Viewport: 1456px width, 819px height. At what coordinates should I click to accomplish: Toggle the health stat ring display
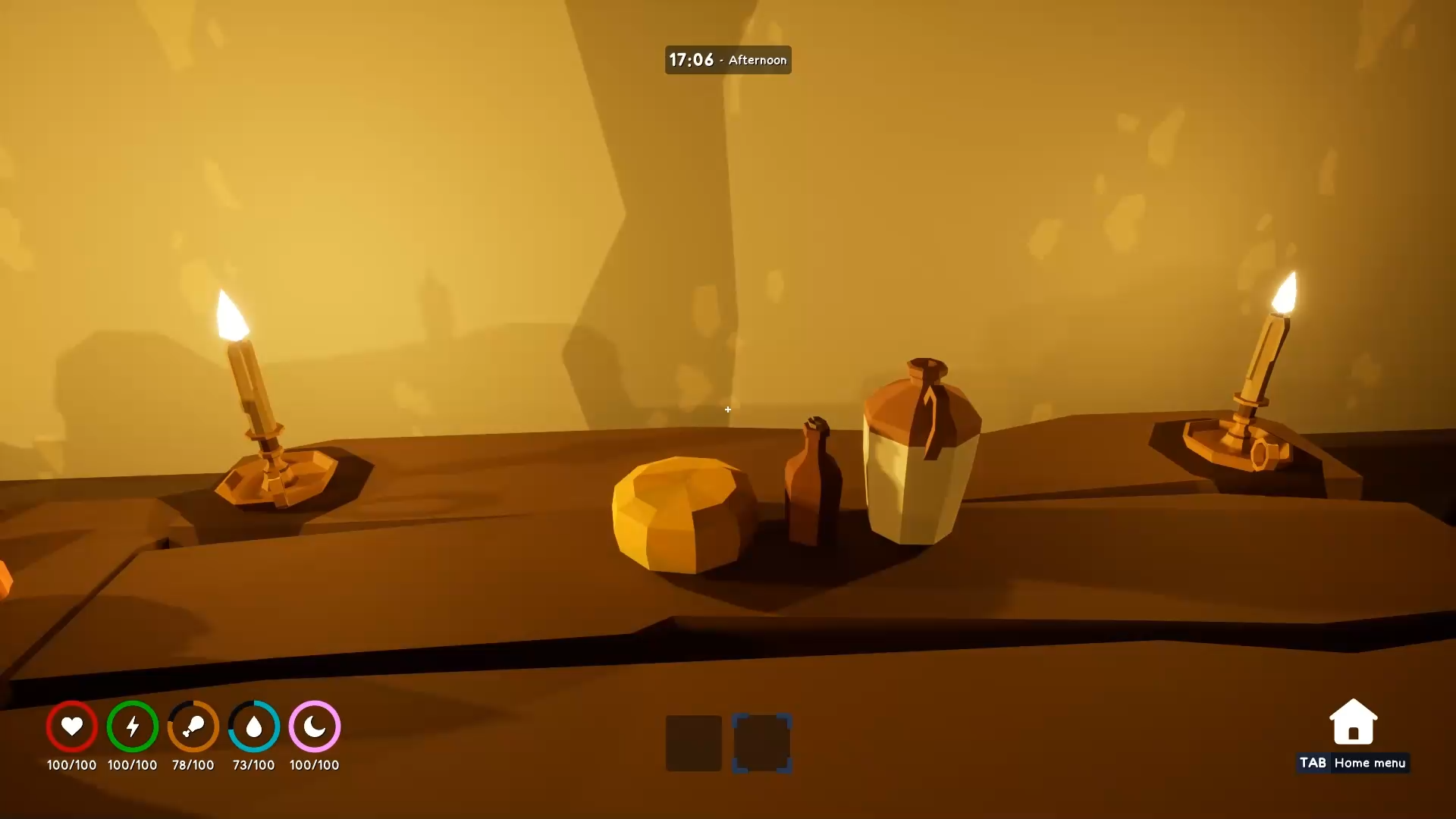tap(71, 726)
